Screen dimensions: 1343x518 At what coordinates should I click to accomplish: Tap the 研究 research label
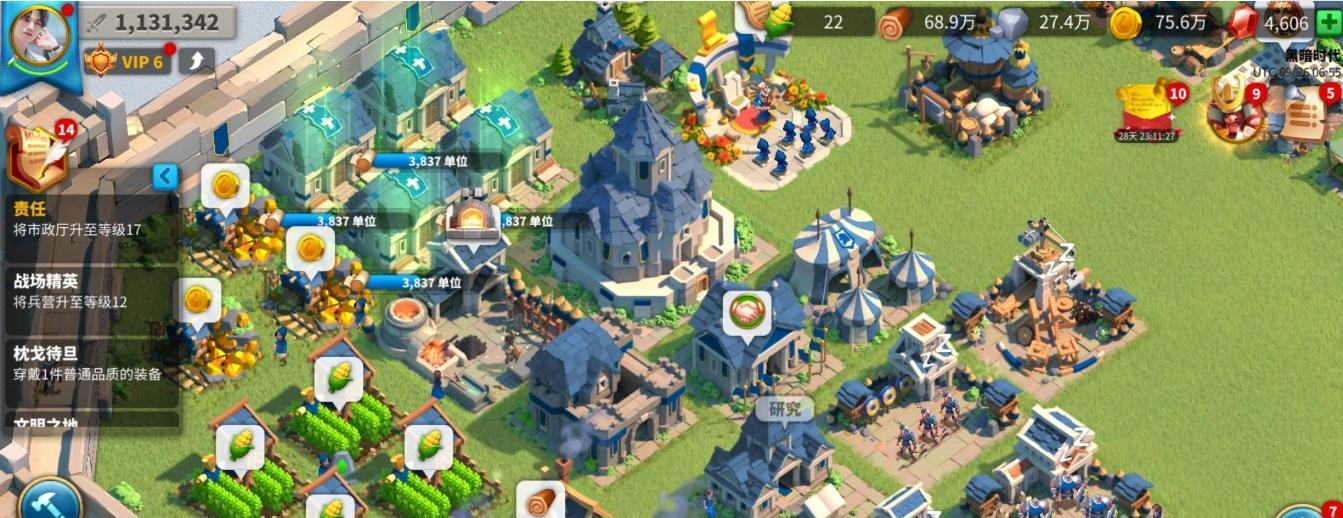pos(784,408)
